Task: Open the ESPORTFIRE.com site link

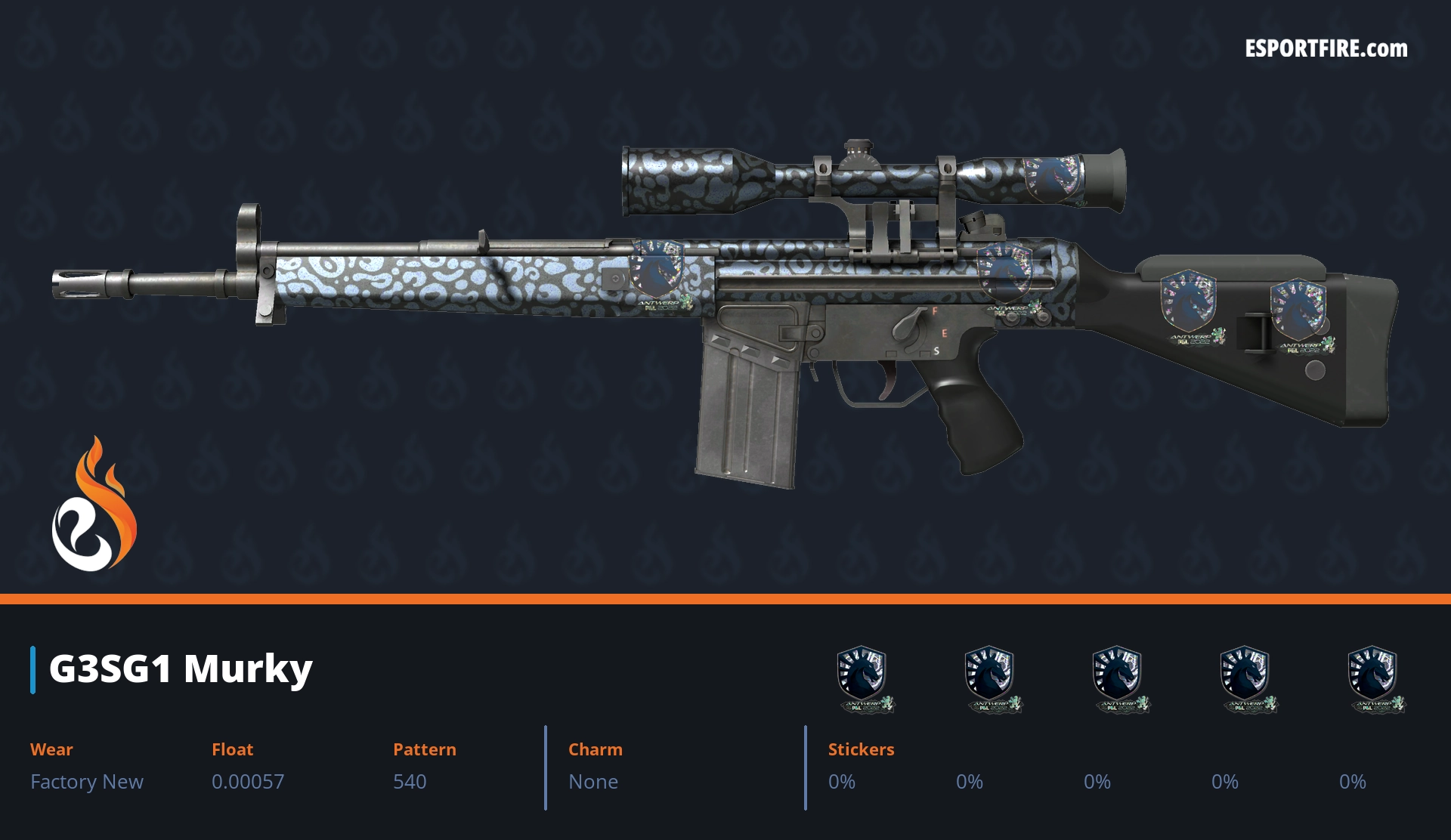Action: 1326,49
